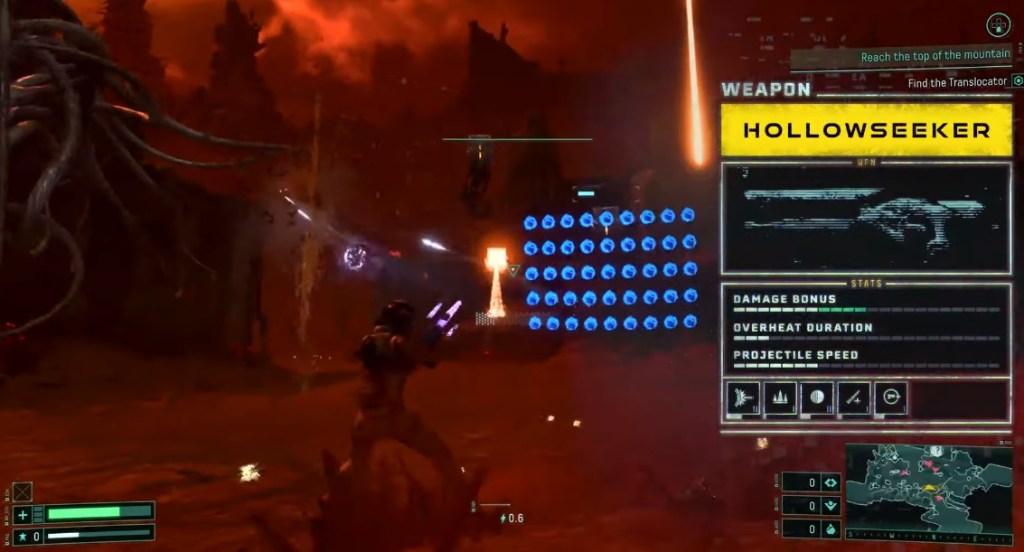Image resolution: width=1024 pixels, height=552 pixels.
Task: Choose the spray burst weapon trait icon
Action: pos(742,397)
